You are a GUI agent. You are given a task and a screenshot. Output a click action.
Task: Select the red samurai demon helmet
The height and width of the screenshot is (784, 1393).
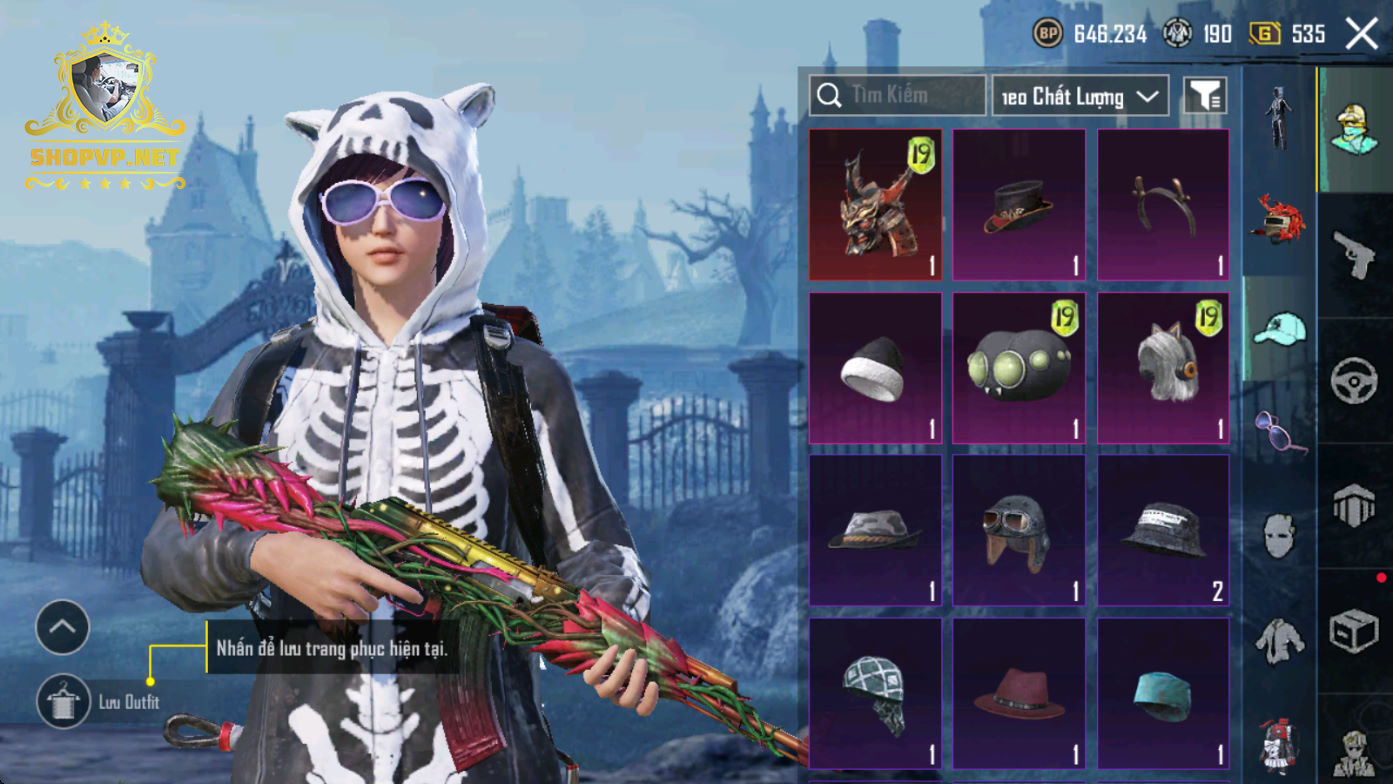click(875, 204)
